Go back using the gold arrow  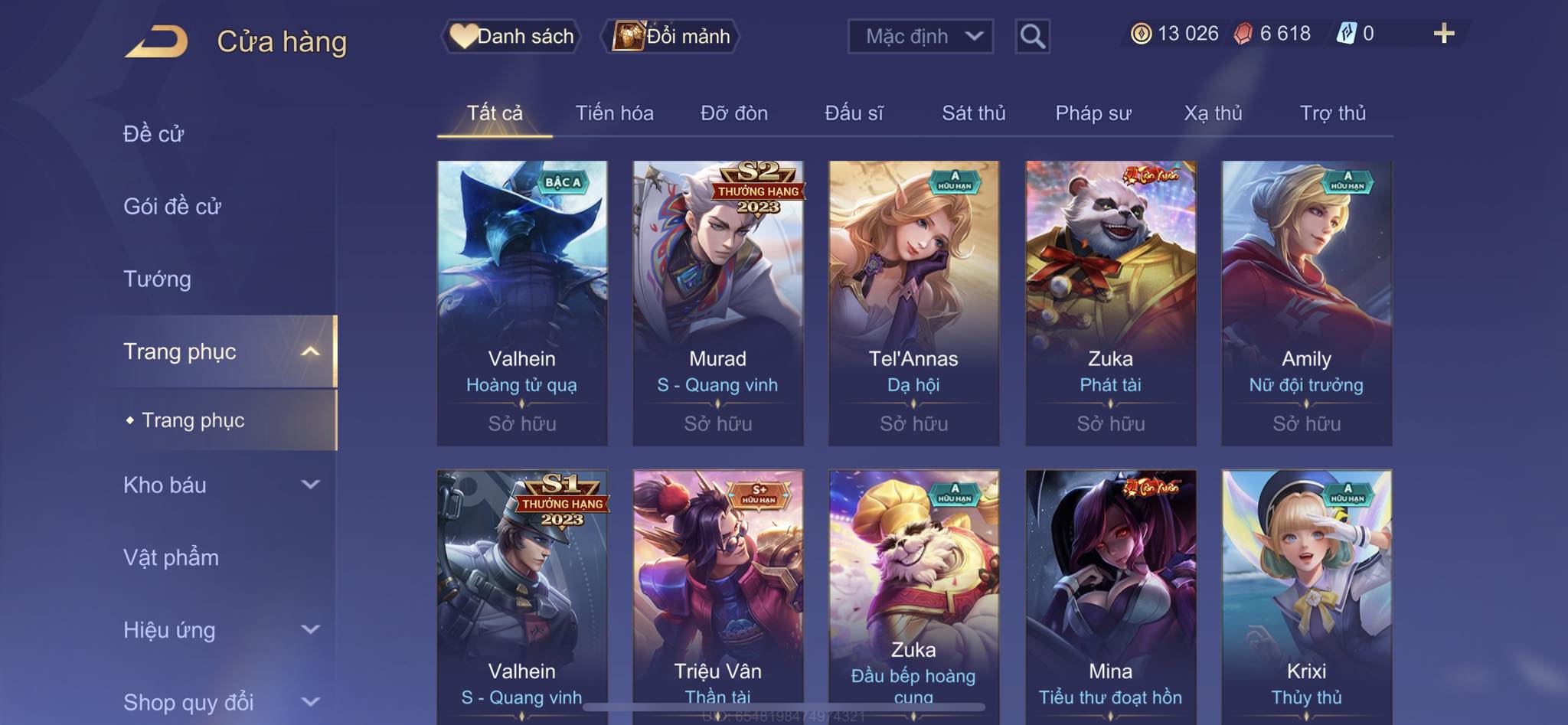click(x=157, y=41)
